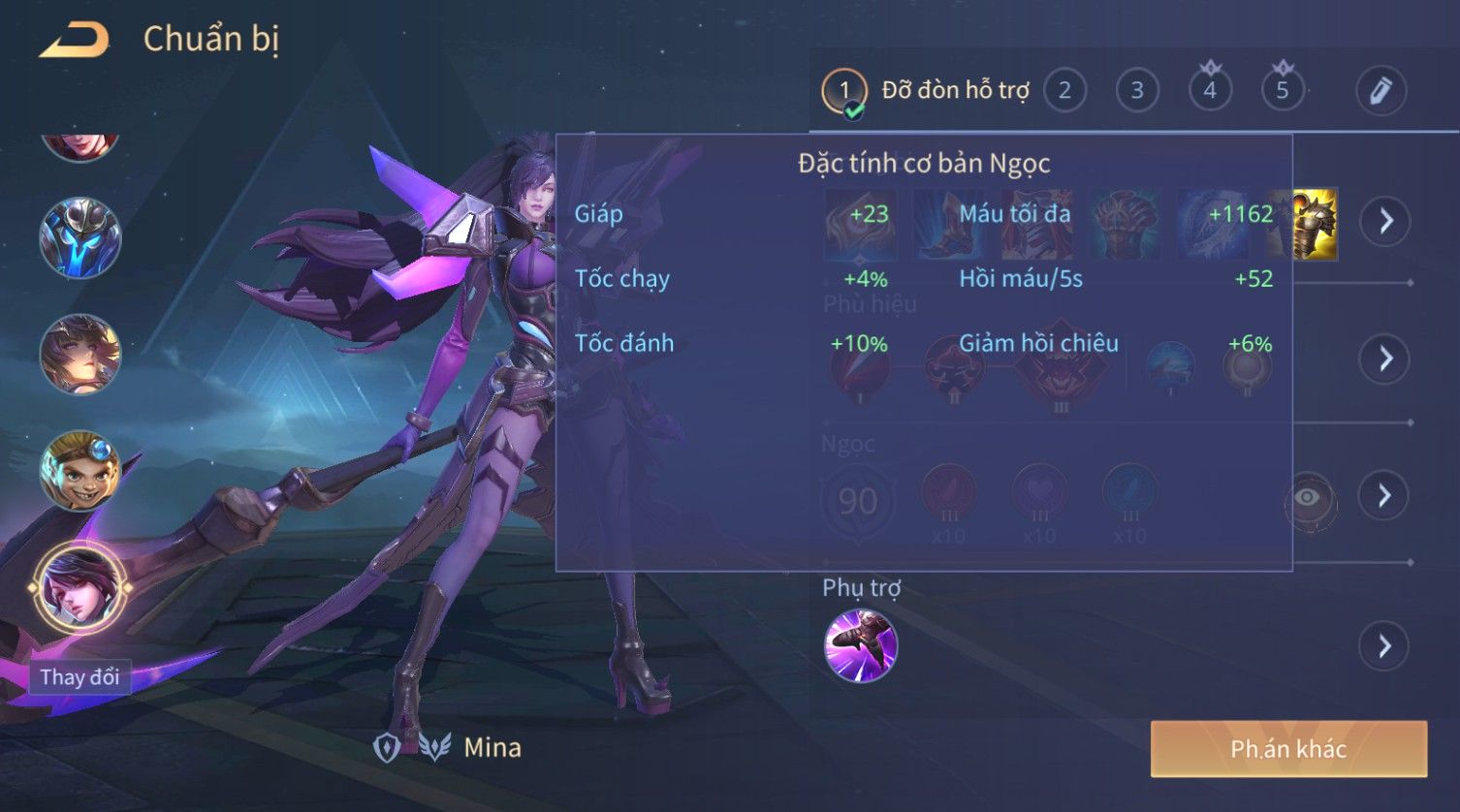Viewport: 1460px width, 812px height.
Task: Open the equipment build arrow
Action: [x=1384, y=221]
